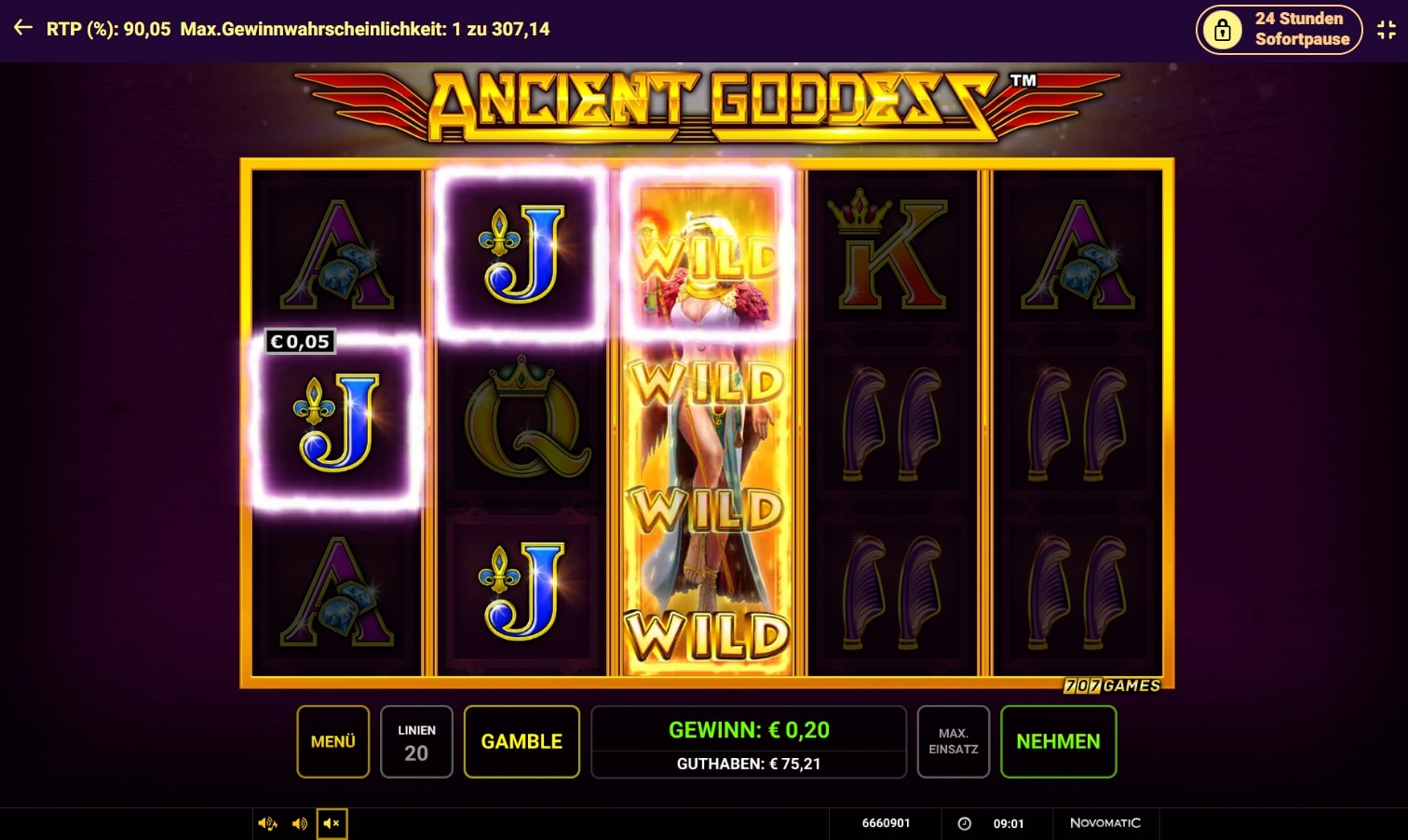The height and width of the screenshot is (840, 1408).
Task: Enable sound with music icon
Action: [x=267, y=823]
